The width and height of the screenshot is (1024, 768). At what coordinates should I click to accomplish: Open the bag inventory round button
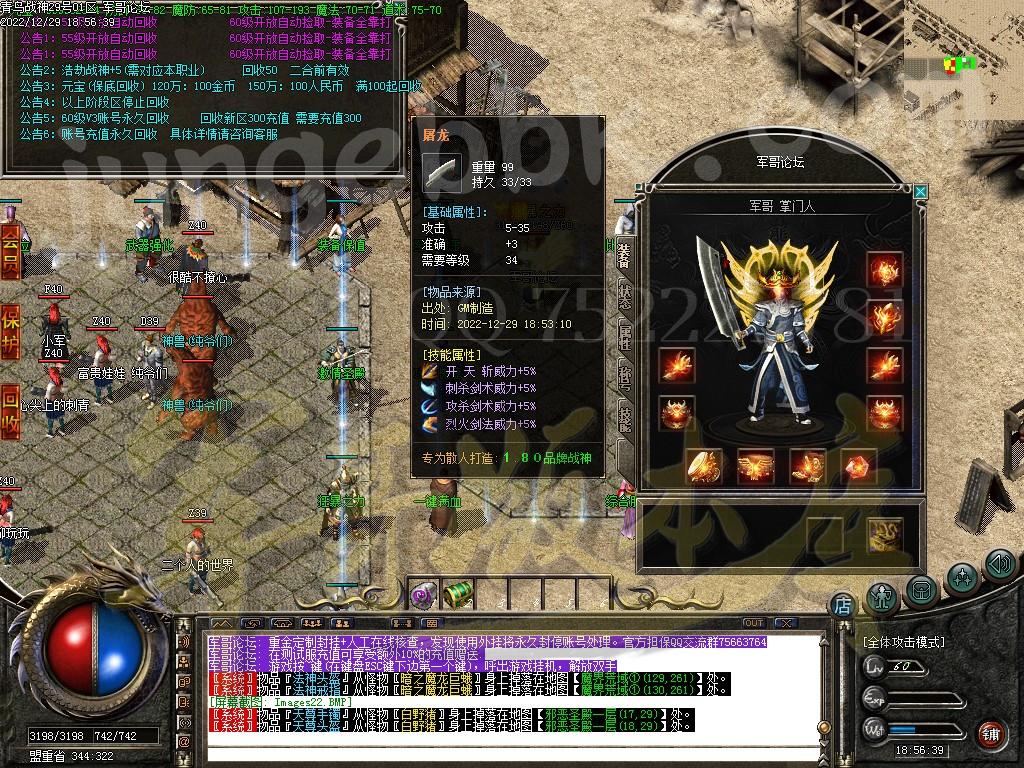tap(921, 589)
